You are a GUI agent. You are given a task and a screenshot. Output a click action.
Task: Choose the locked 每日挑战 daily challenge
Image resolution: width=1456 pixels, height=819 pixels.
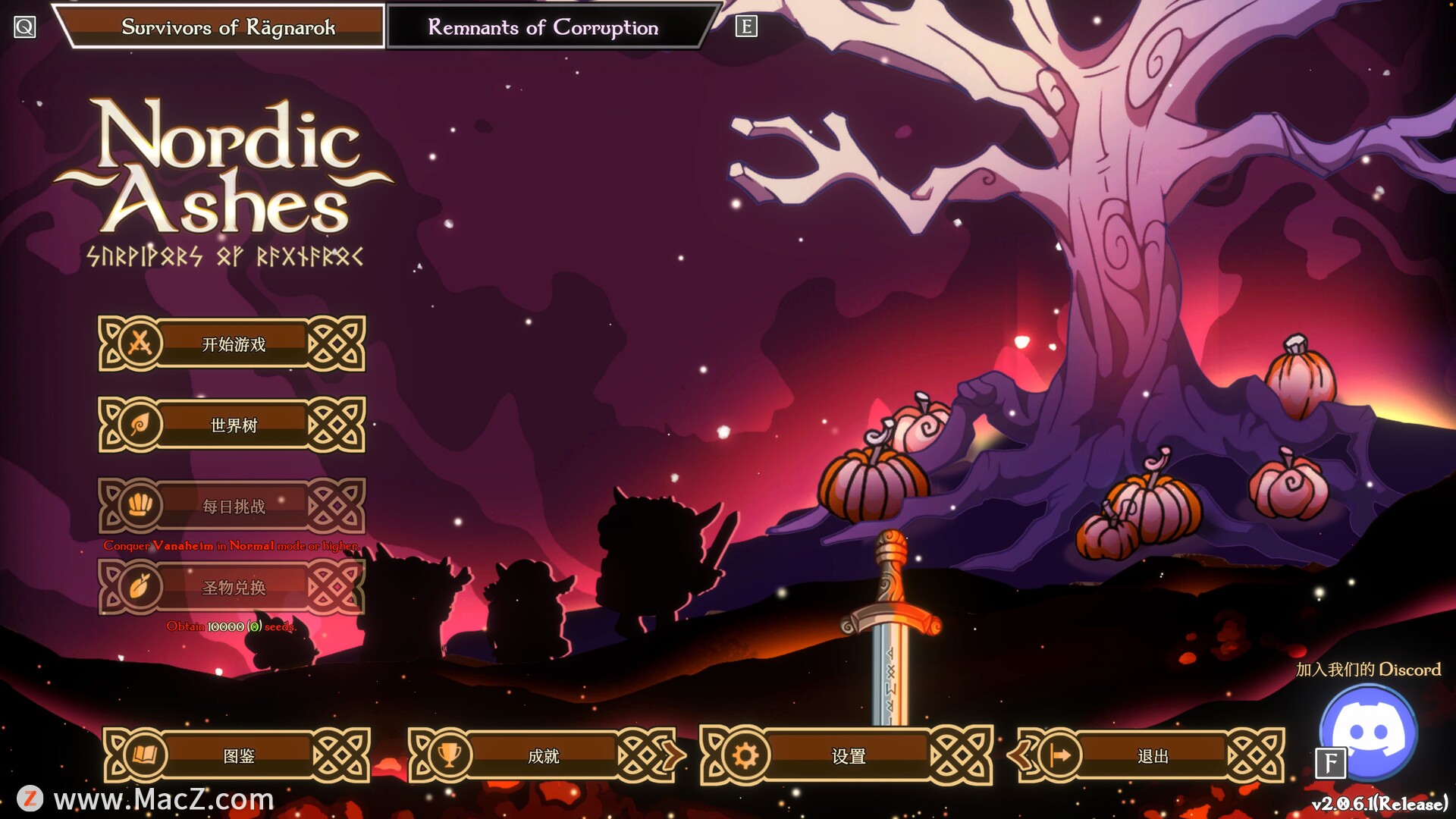coord(232,506)
